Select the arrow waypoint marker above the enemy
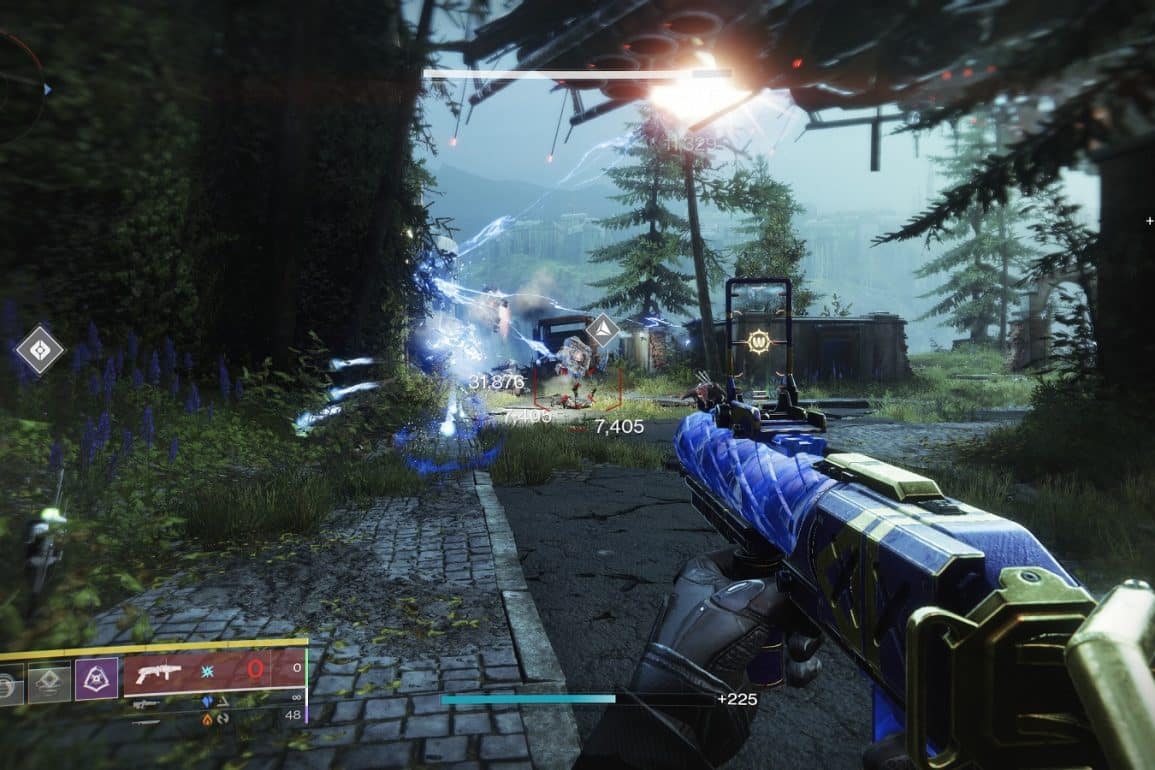This screenshot has height=770, width=1155. tap(602, 330)
